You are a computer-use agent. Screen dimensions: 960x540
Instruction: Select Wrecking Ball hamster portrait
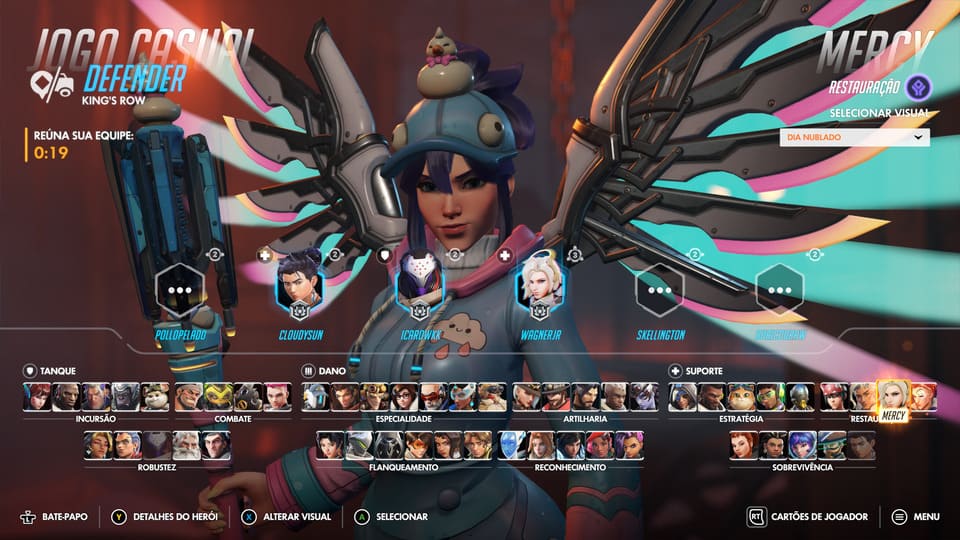click(x=155, y=397)
